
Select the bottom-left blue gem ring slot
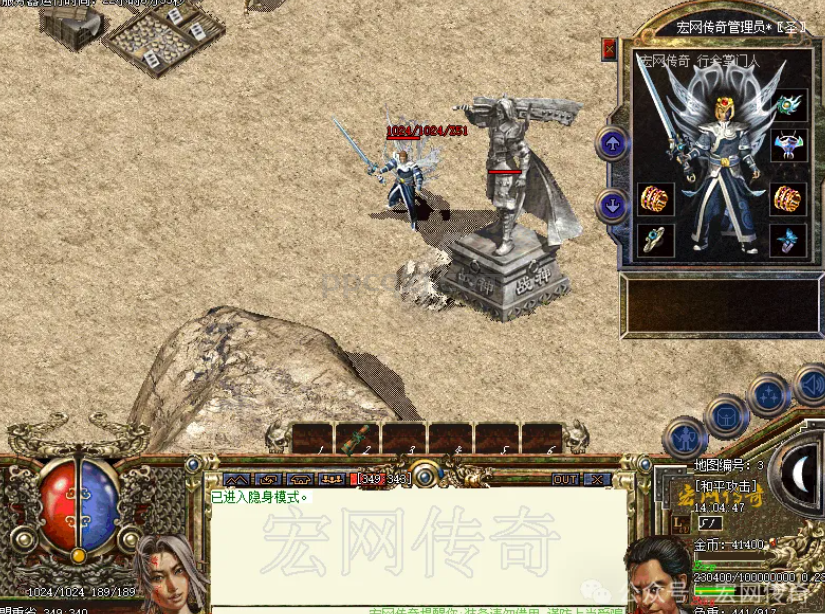click(656, 240)
